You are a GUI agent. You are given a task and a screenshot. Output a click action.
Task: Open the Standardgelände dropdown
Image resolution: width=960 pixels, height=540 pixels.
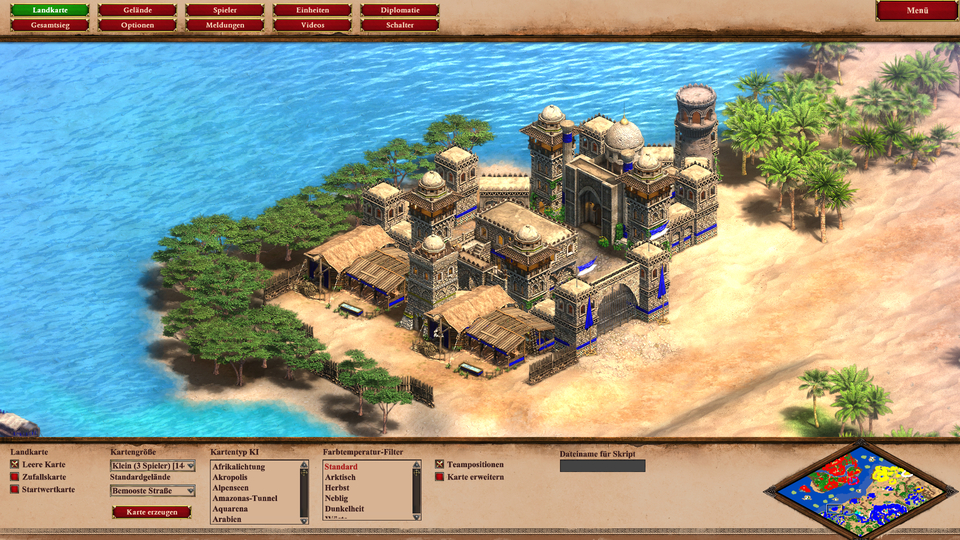pyautogui.click(x=153, y=491)
